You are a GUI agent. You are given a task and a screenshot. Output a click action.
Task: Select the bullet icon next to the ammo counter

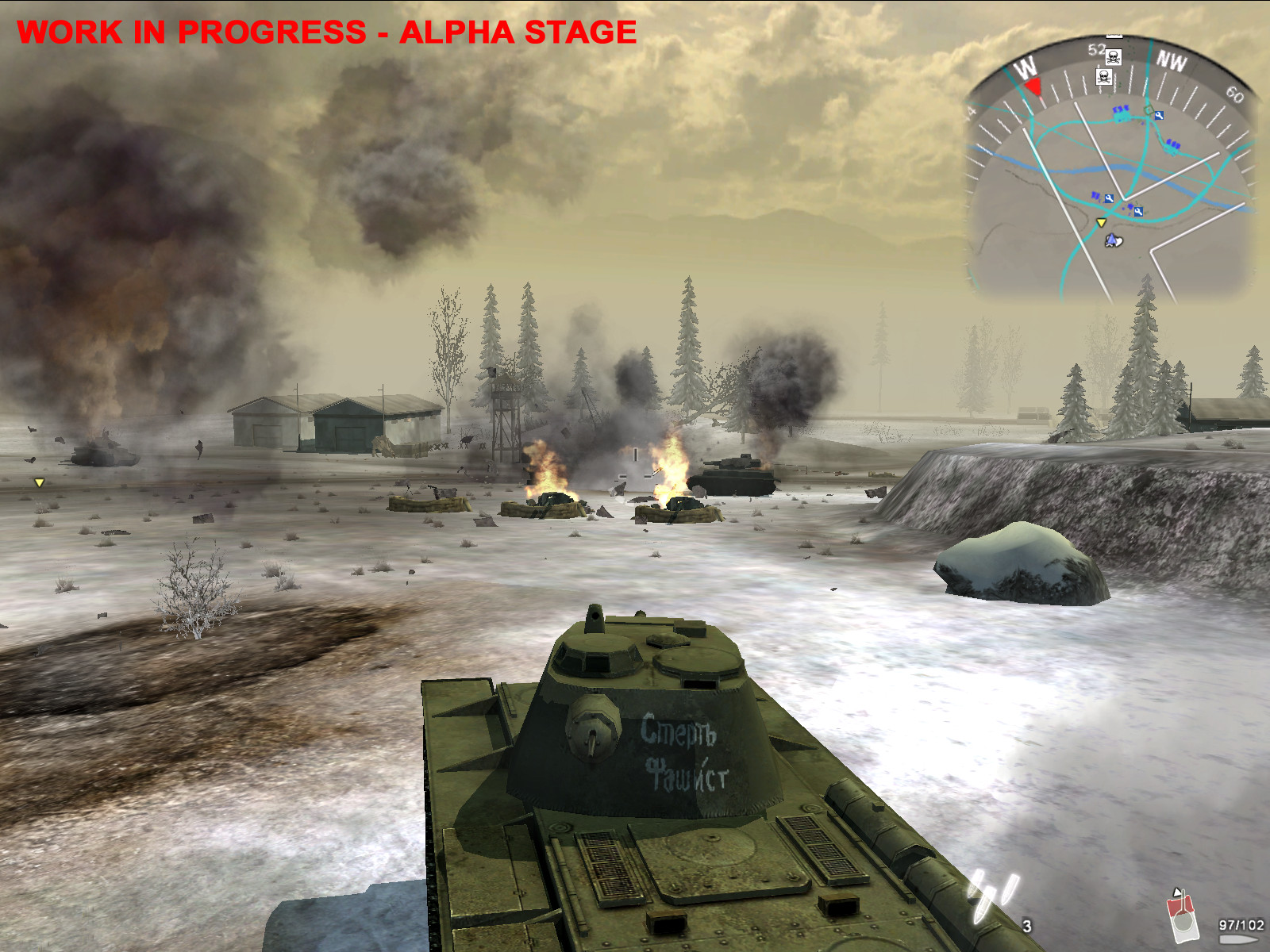(1237, 938)
